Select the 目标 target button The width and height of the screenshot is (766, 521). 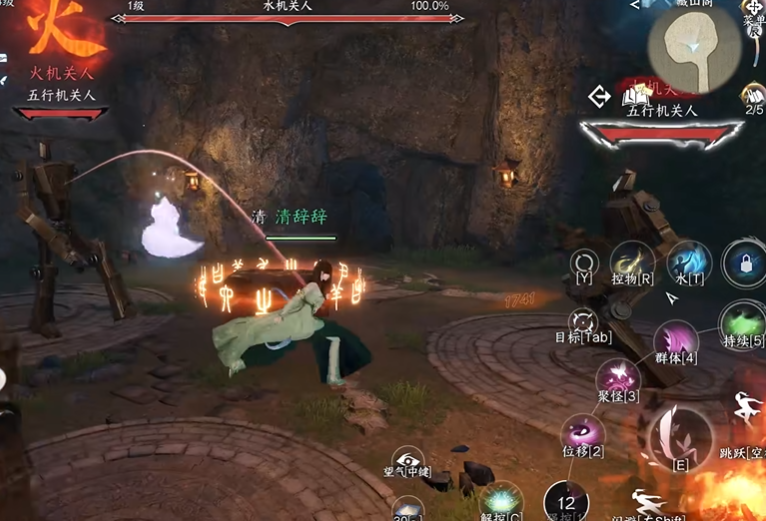pos(583,322)
